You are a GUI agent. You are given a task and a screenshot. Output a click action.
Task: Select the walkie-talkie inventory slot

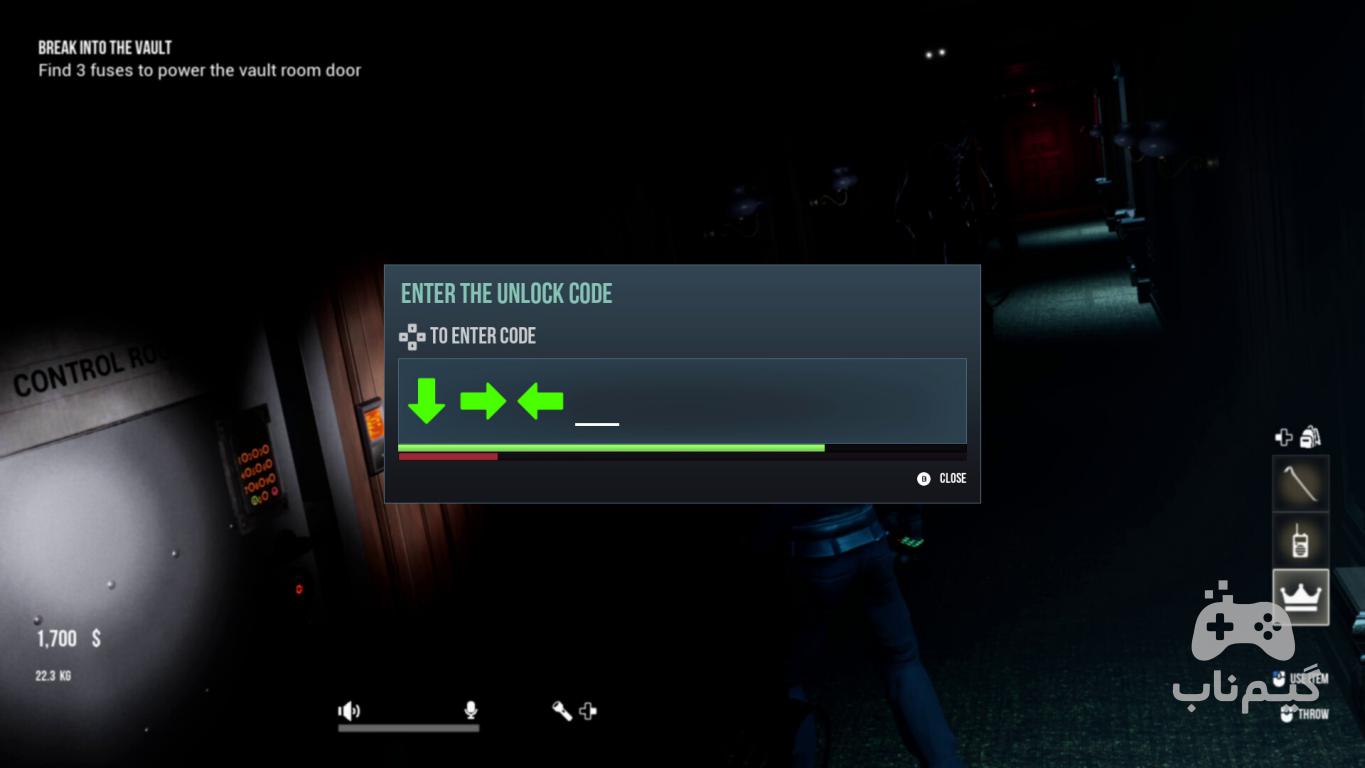1300,540
